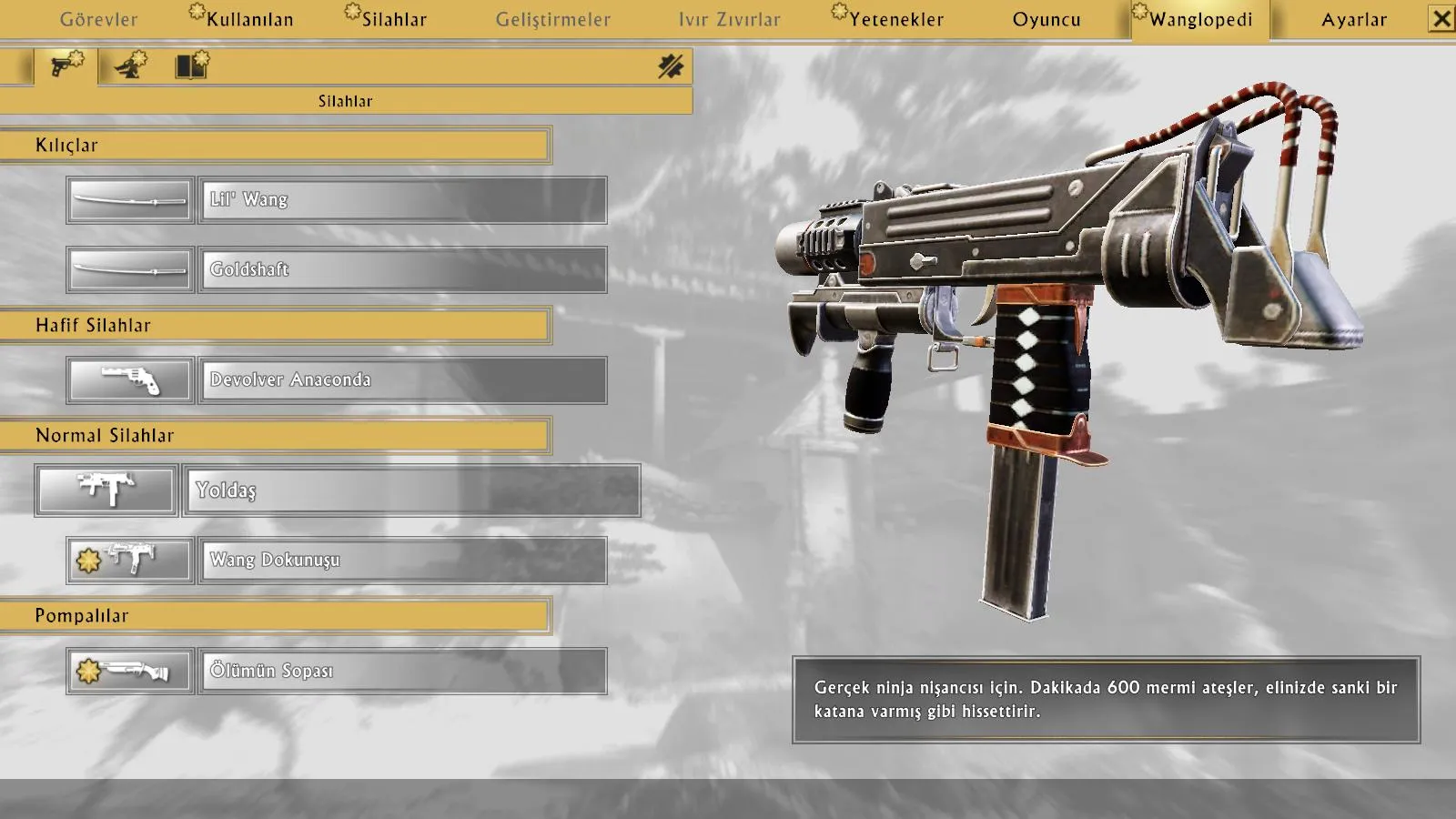Open the book icon sub-tab
Screen dimensions: 1456x819
pos(192,66)
